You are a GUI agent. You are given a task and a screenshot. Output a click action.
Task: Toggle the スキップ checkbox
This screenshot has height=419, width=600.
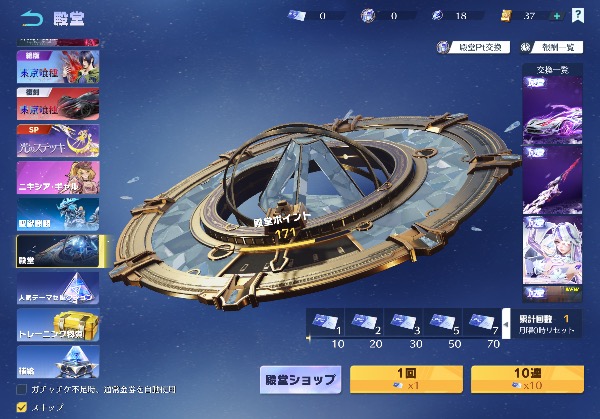(x=22, y=407)
